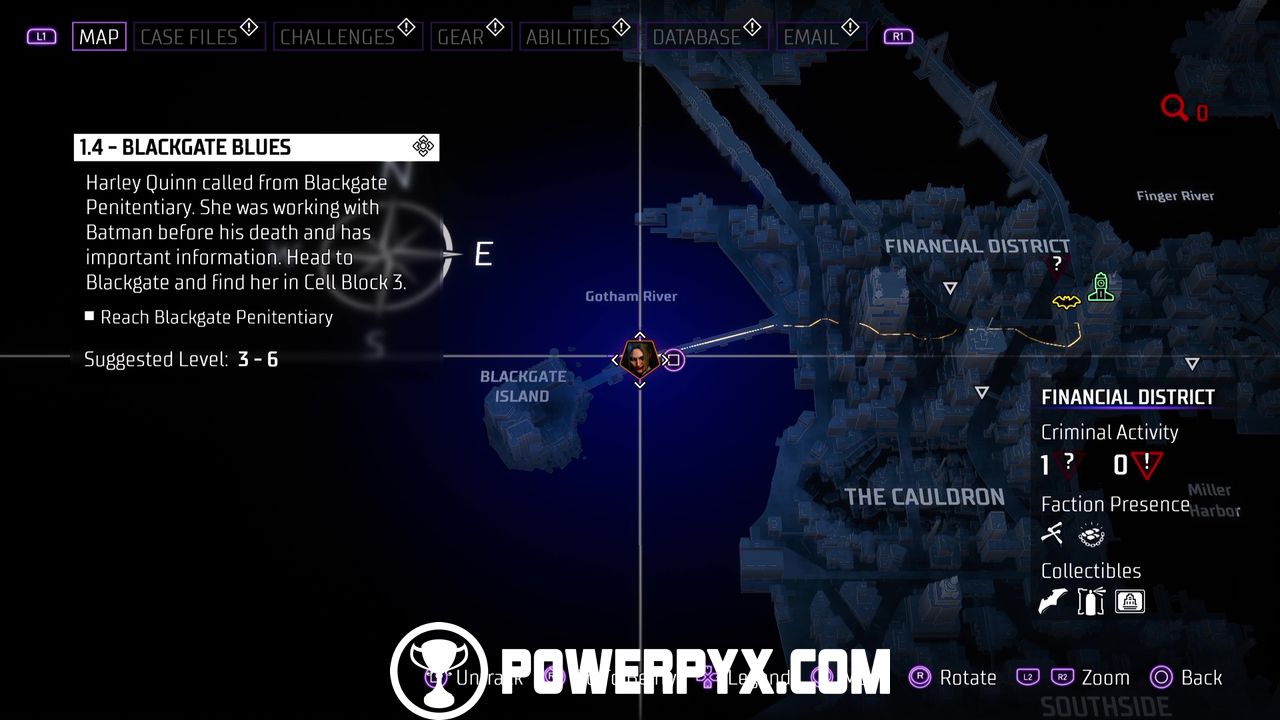The image size is (1280, 720).
Task: Click the Financial District map label
Action: point(977,246)
